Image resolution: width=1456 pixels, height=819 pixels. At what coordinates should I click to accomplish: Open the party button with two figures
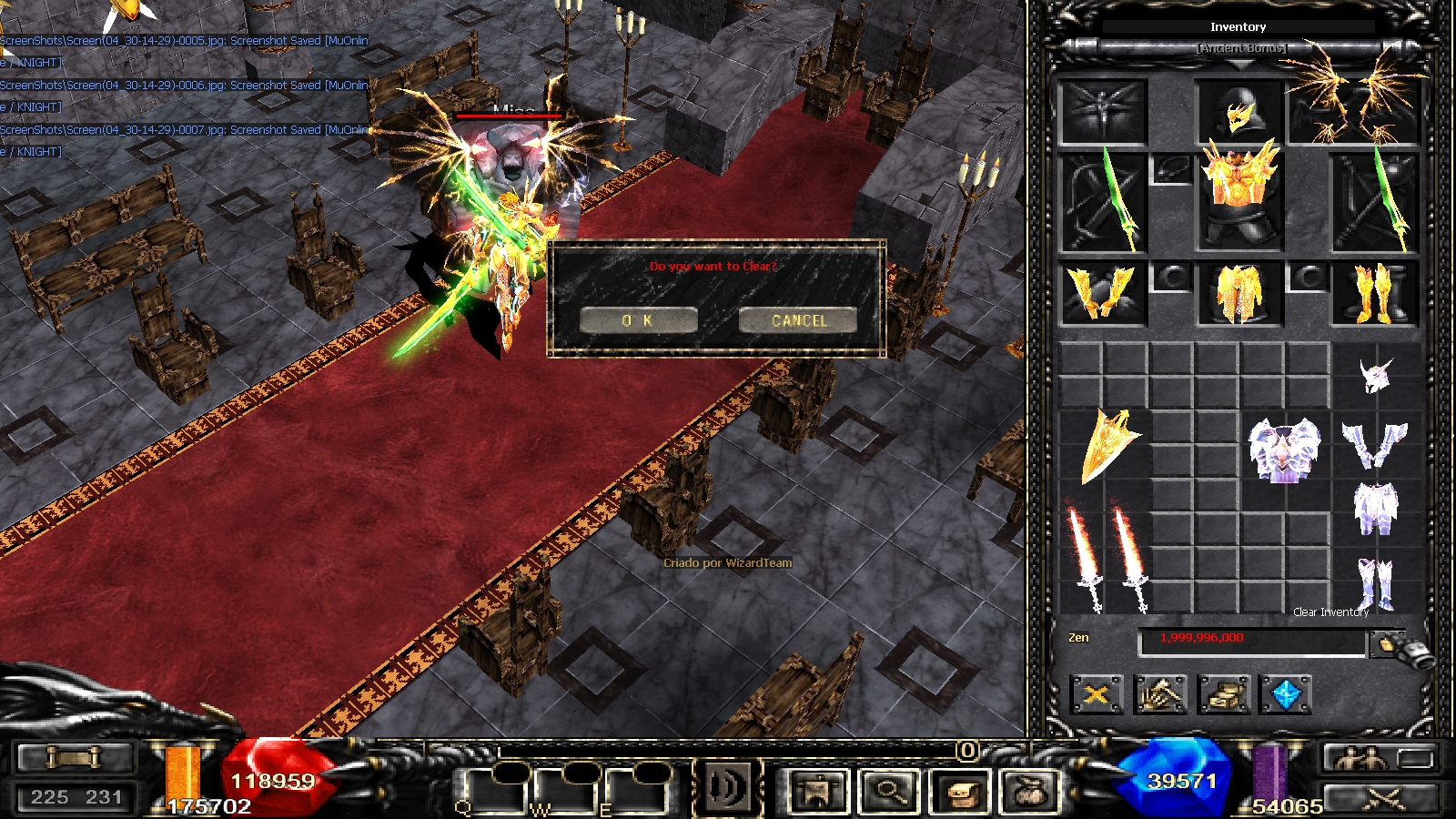pos(1356,758)
